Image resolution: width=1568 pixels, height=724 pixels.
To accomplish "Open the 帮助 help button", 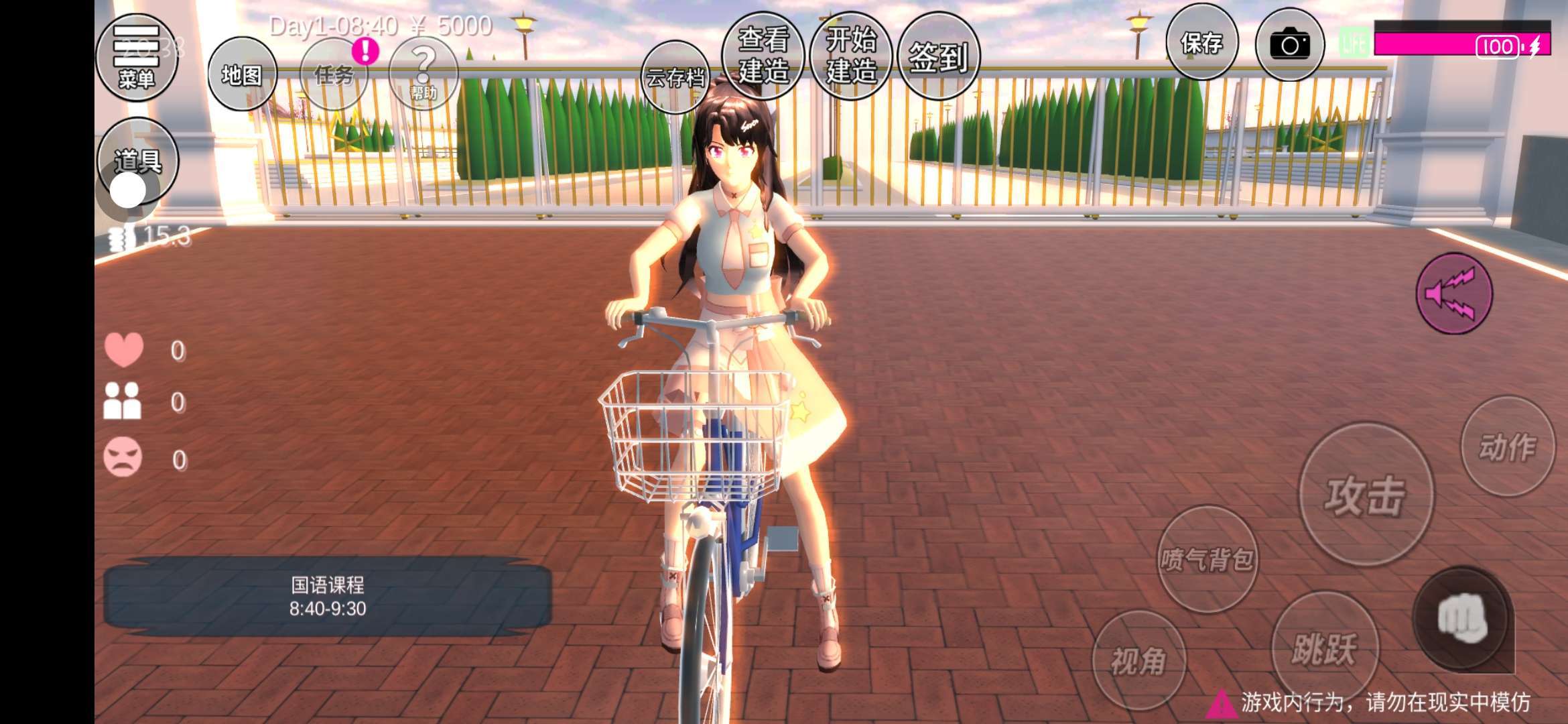I will [x=423, y=72].
